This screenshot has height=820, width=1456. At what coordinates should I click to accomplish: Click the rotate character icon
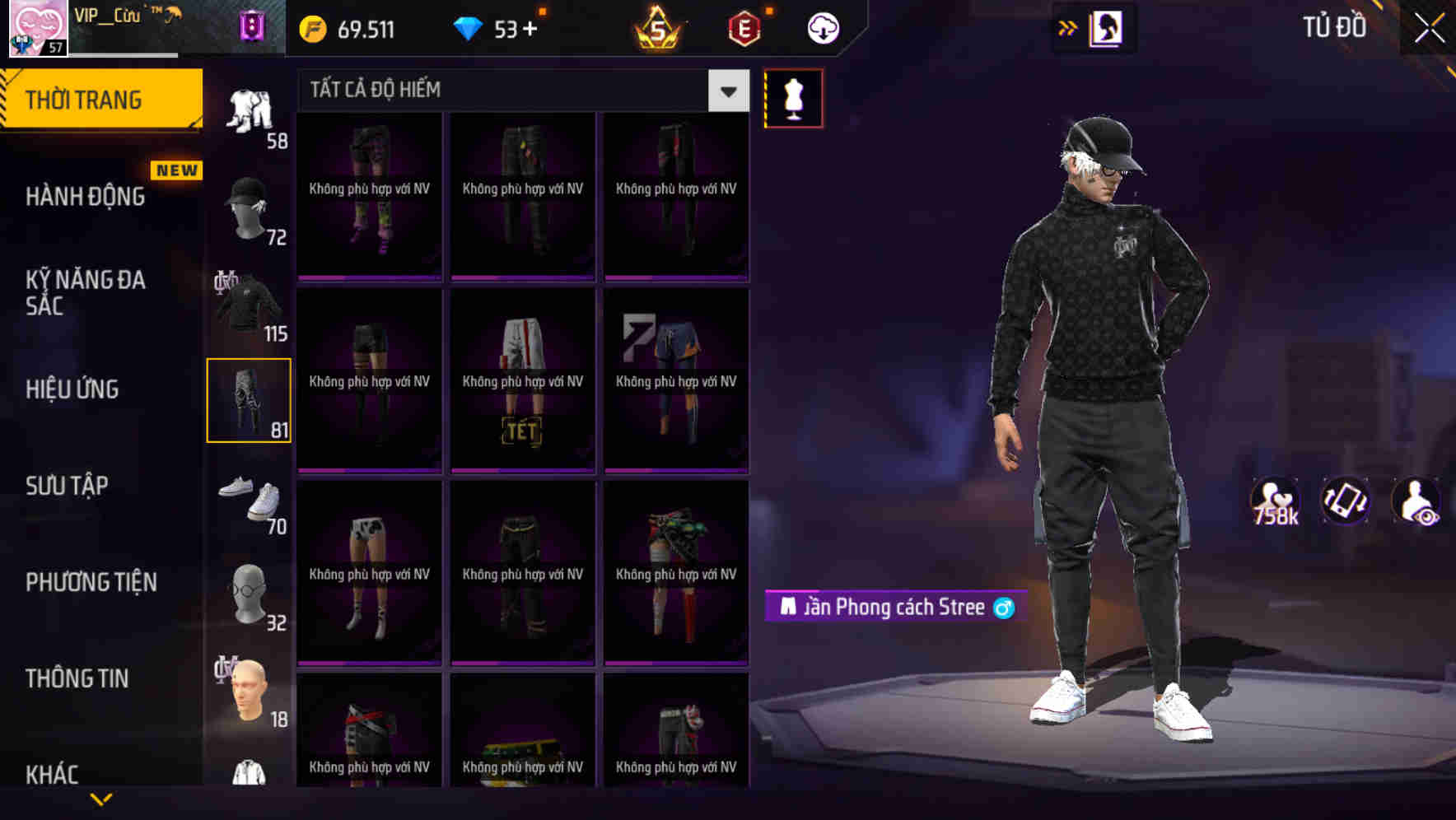pyautogui.click(x=1346, y=501)
